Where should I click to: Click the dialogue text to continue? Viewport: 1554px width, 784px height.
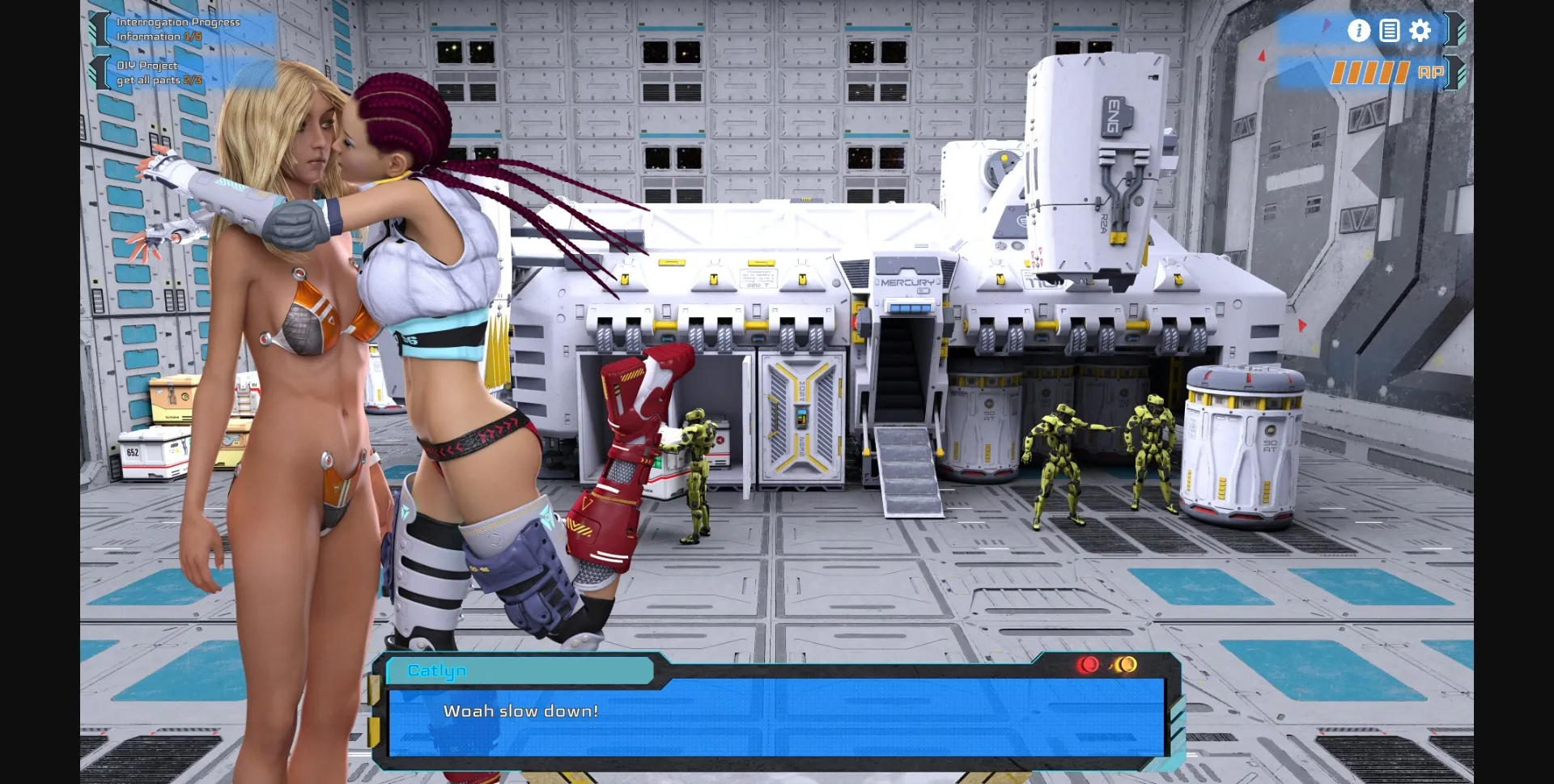[522, 710]
